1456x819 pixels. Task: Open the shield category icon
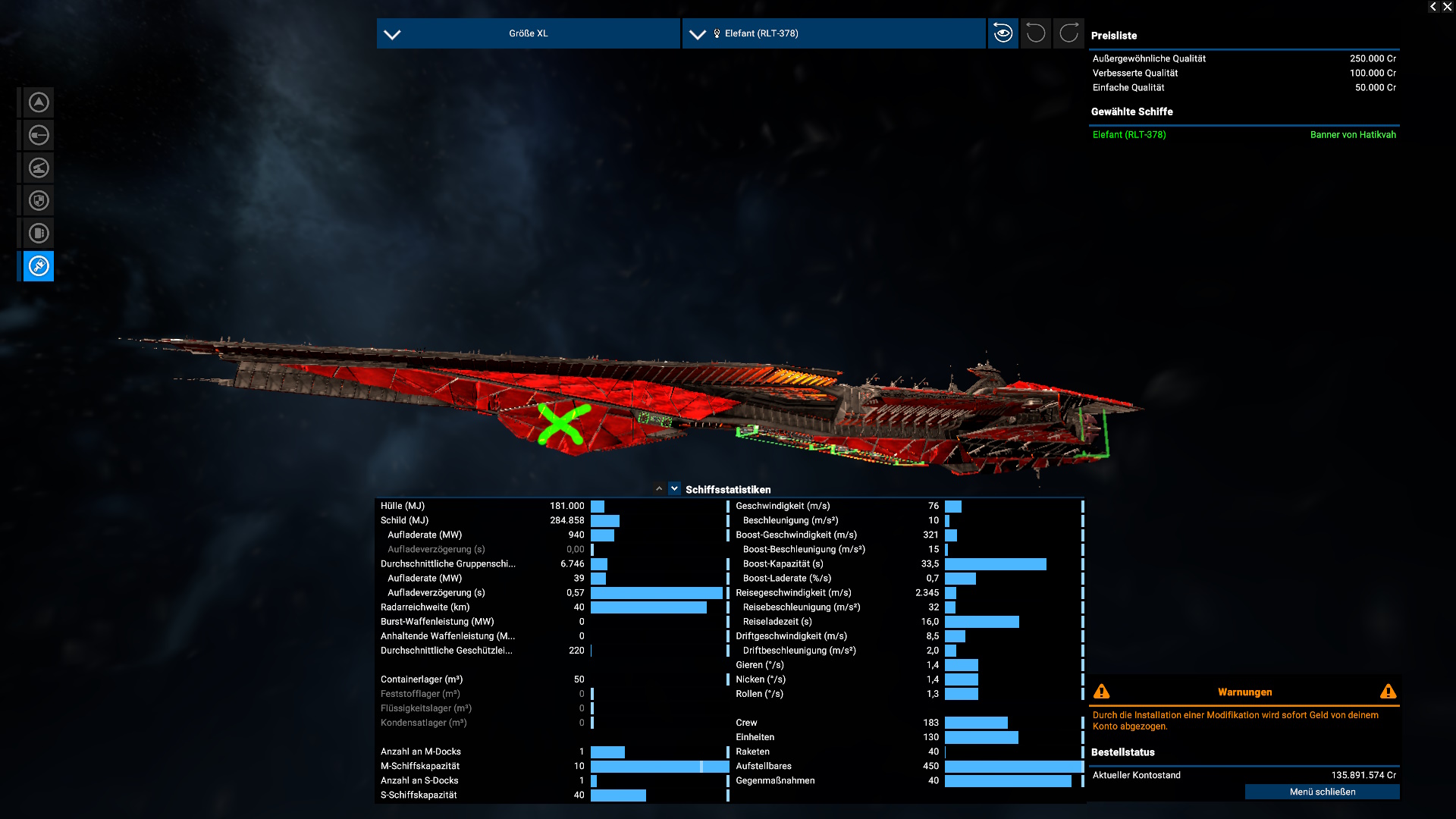[x=39, y=201]
